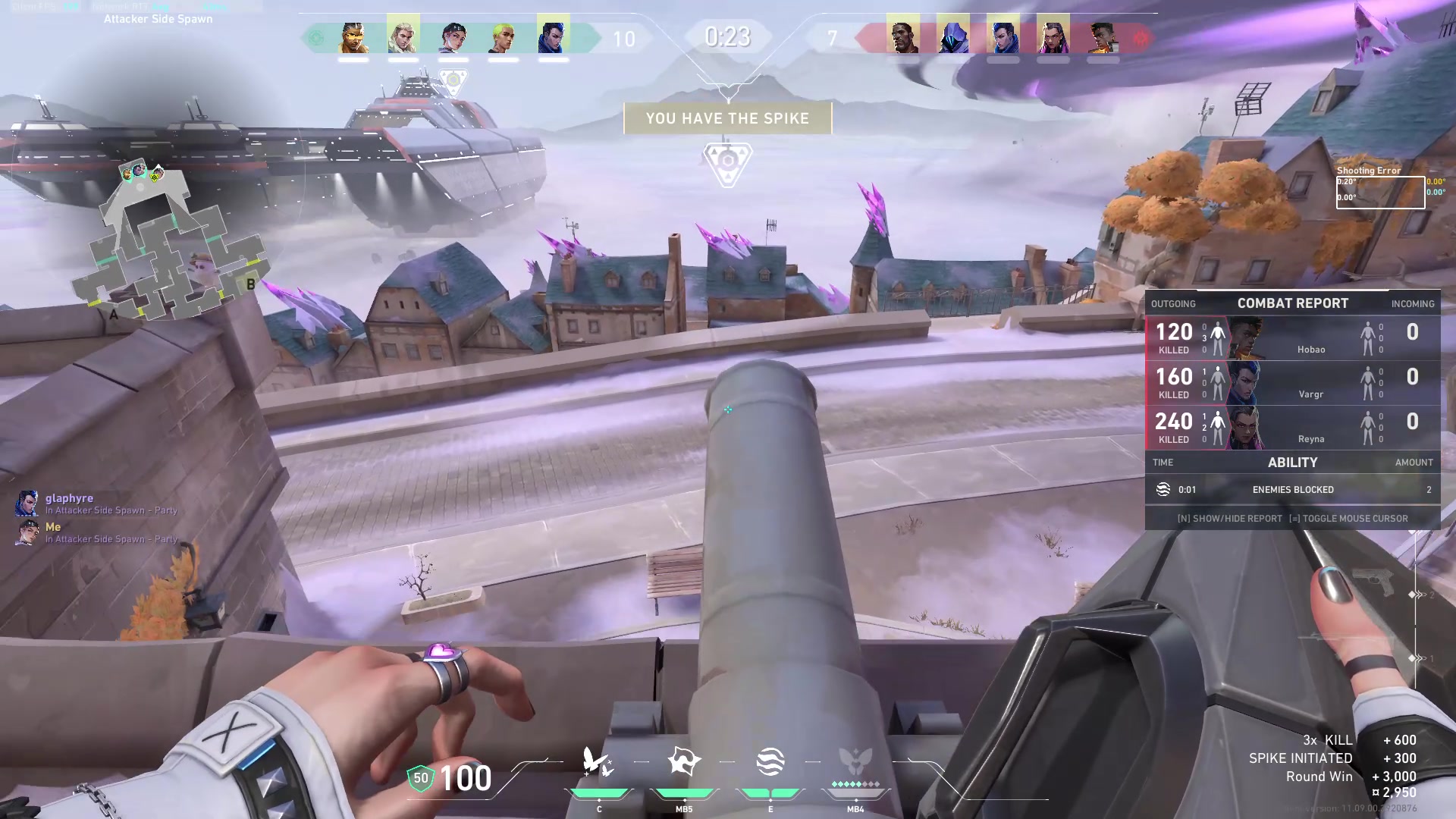Click the shield armor icon
The height and width of the screenshot is (819, 1456).
click(x=421, y=778)
